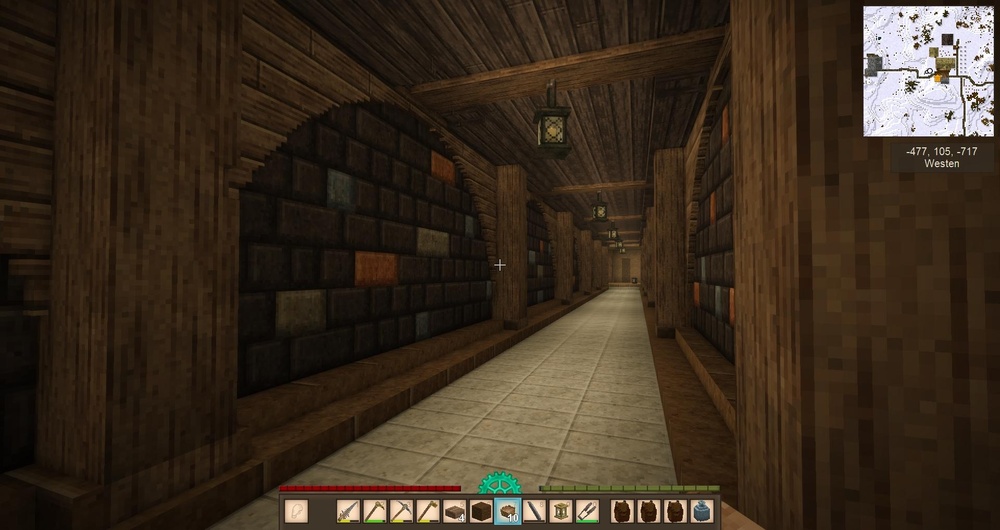
Task: Pick the plank stack of four
Action: tap(454, 511)
